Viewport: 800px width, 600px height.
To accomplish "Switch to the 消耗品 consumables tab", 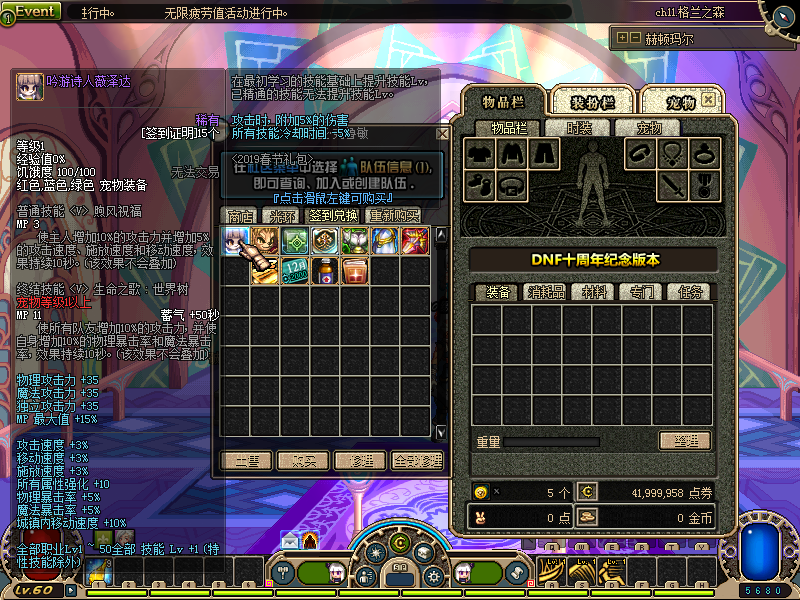I will (545, 291).
